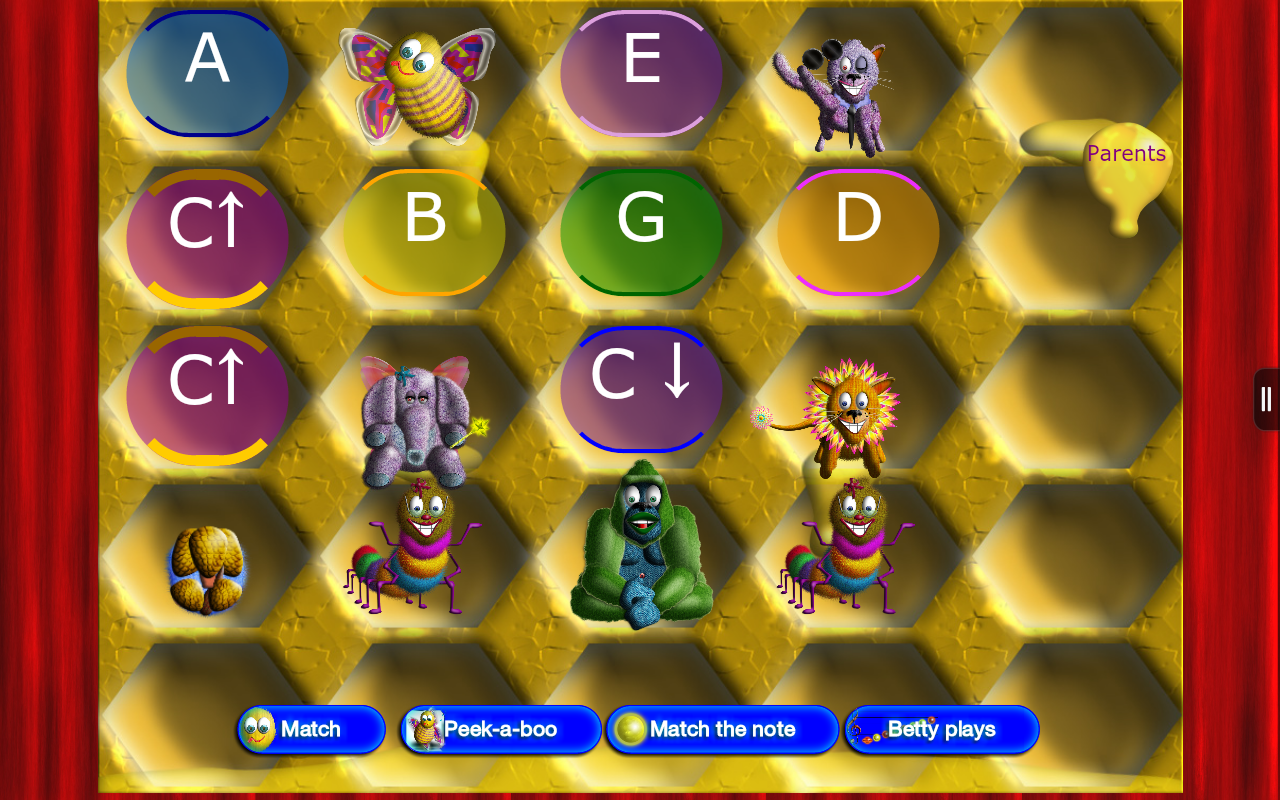Start Betty plays mode

[x=941, y=730]
